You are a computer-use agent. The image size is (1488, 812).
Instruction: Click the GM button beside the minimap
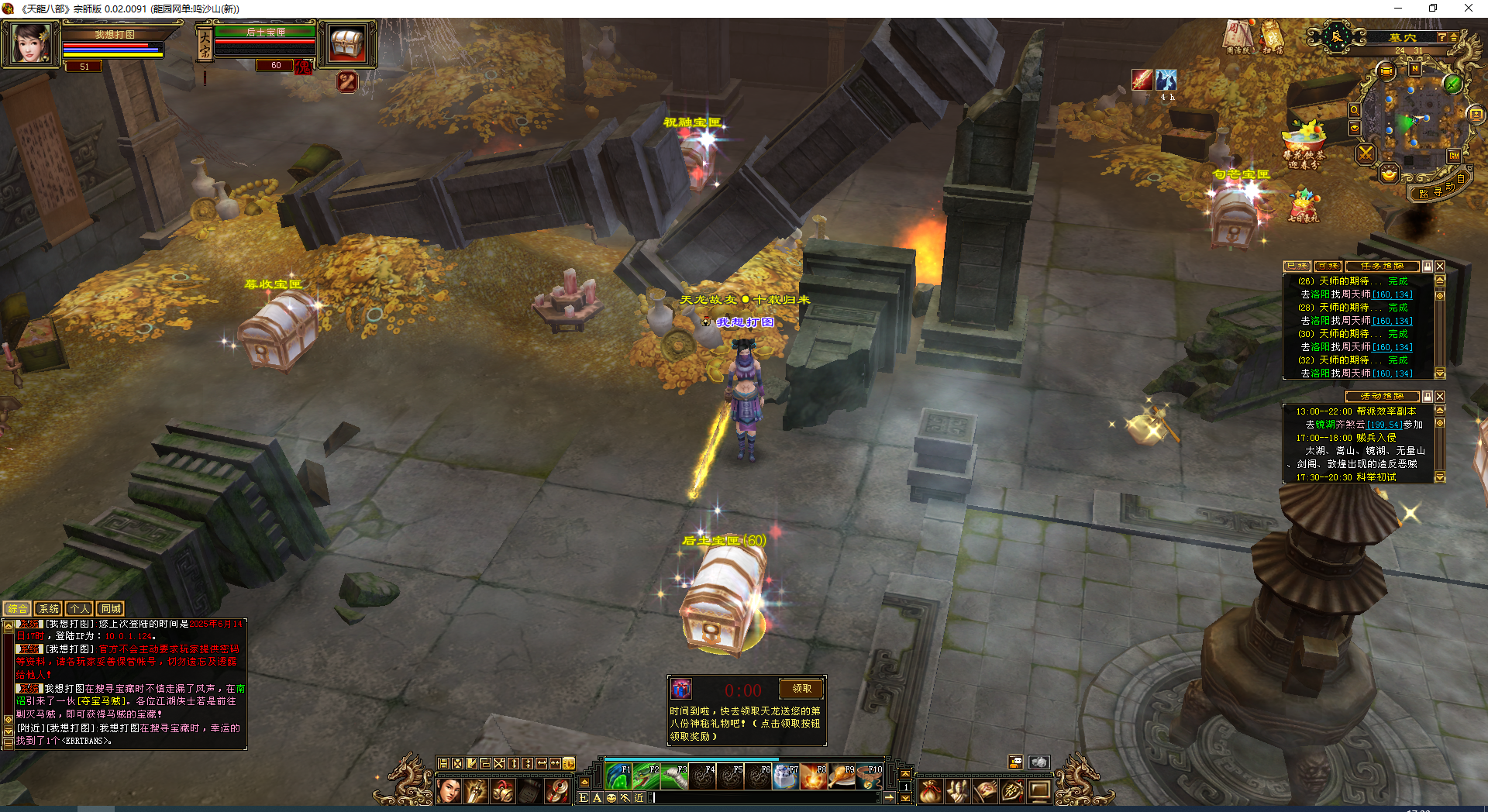pos(1454,156)
